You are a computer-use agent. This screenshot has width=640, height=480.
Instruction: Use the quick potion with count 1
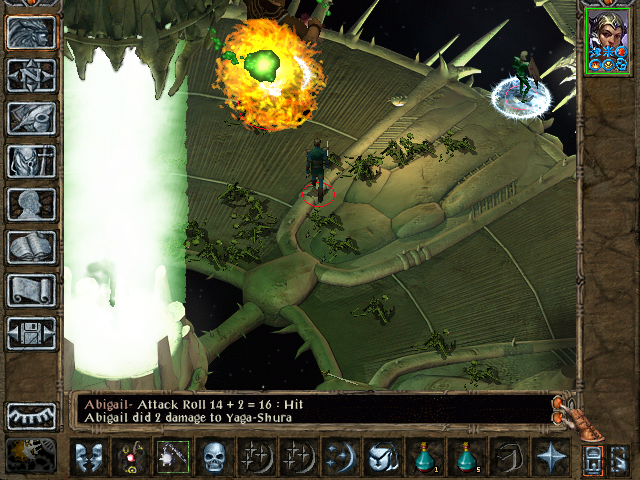point(424,457)
